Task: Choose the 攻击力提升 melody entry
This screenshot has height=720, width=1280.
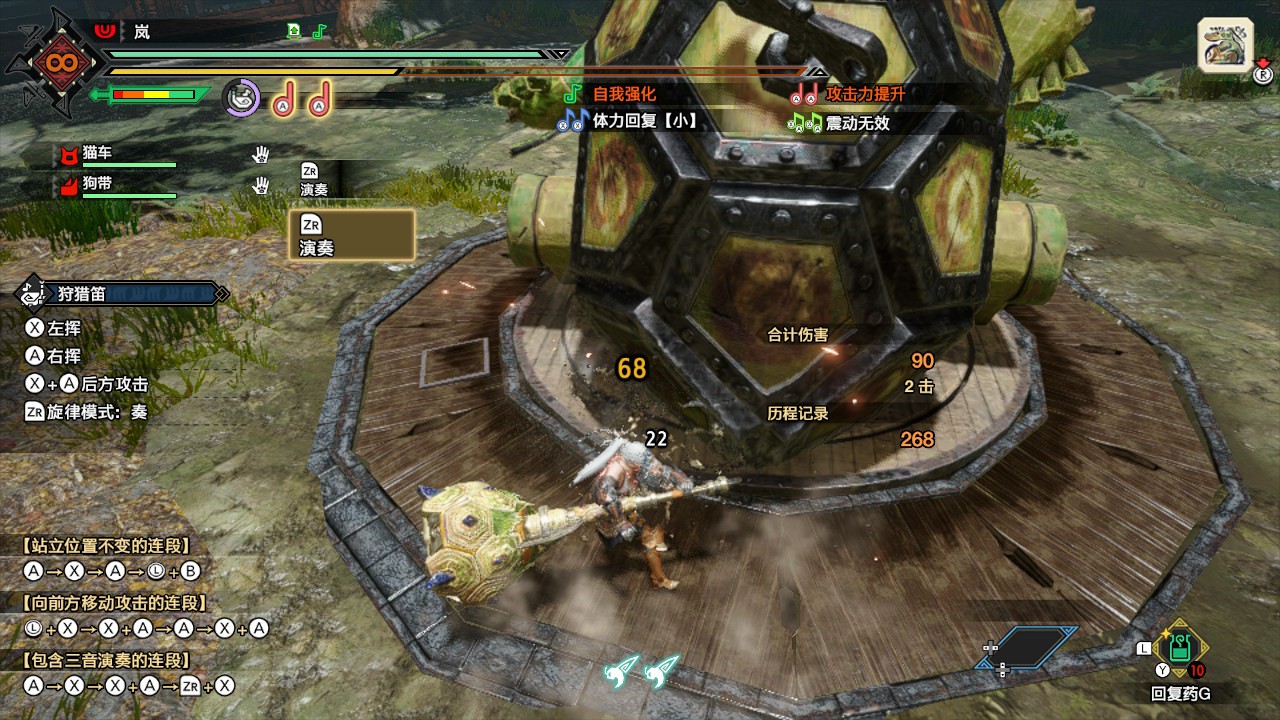Action: point(864,94)
